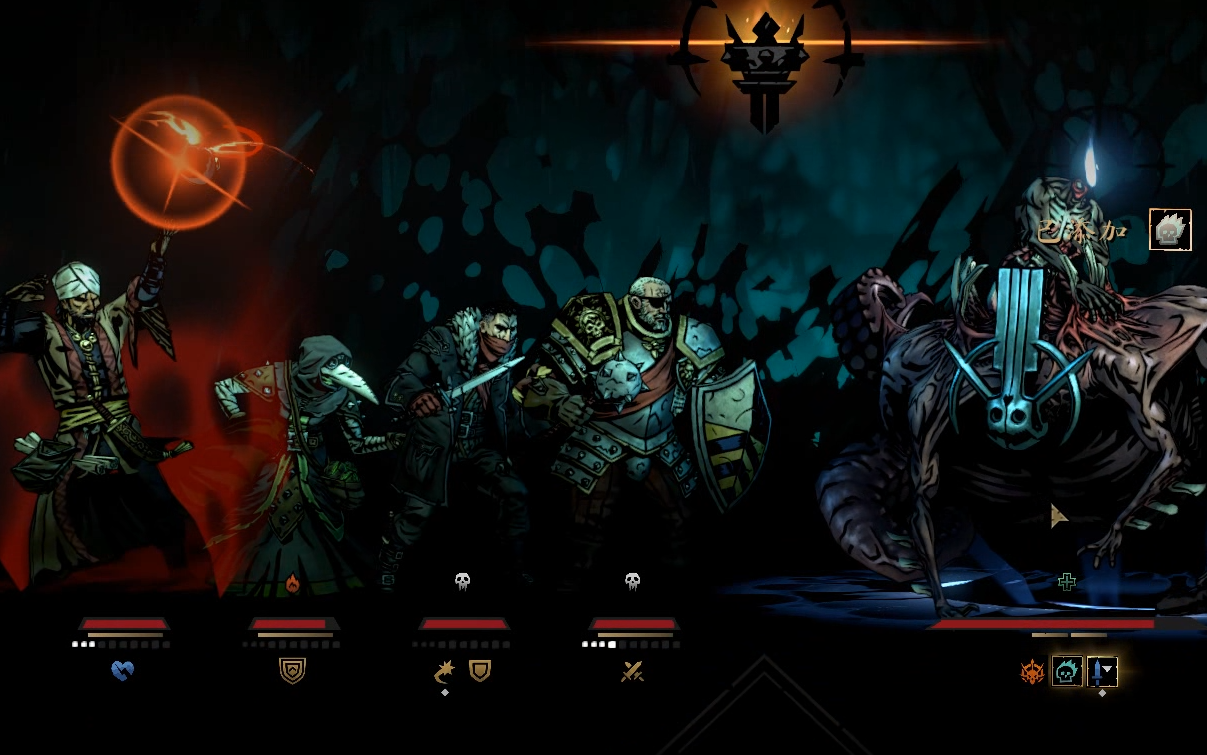Check the Highwayman's plain gold shield token
The image size is (1207, 755).
(480, 671)
